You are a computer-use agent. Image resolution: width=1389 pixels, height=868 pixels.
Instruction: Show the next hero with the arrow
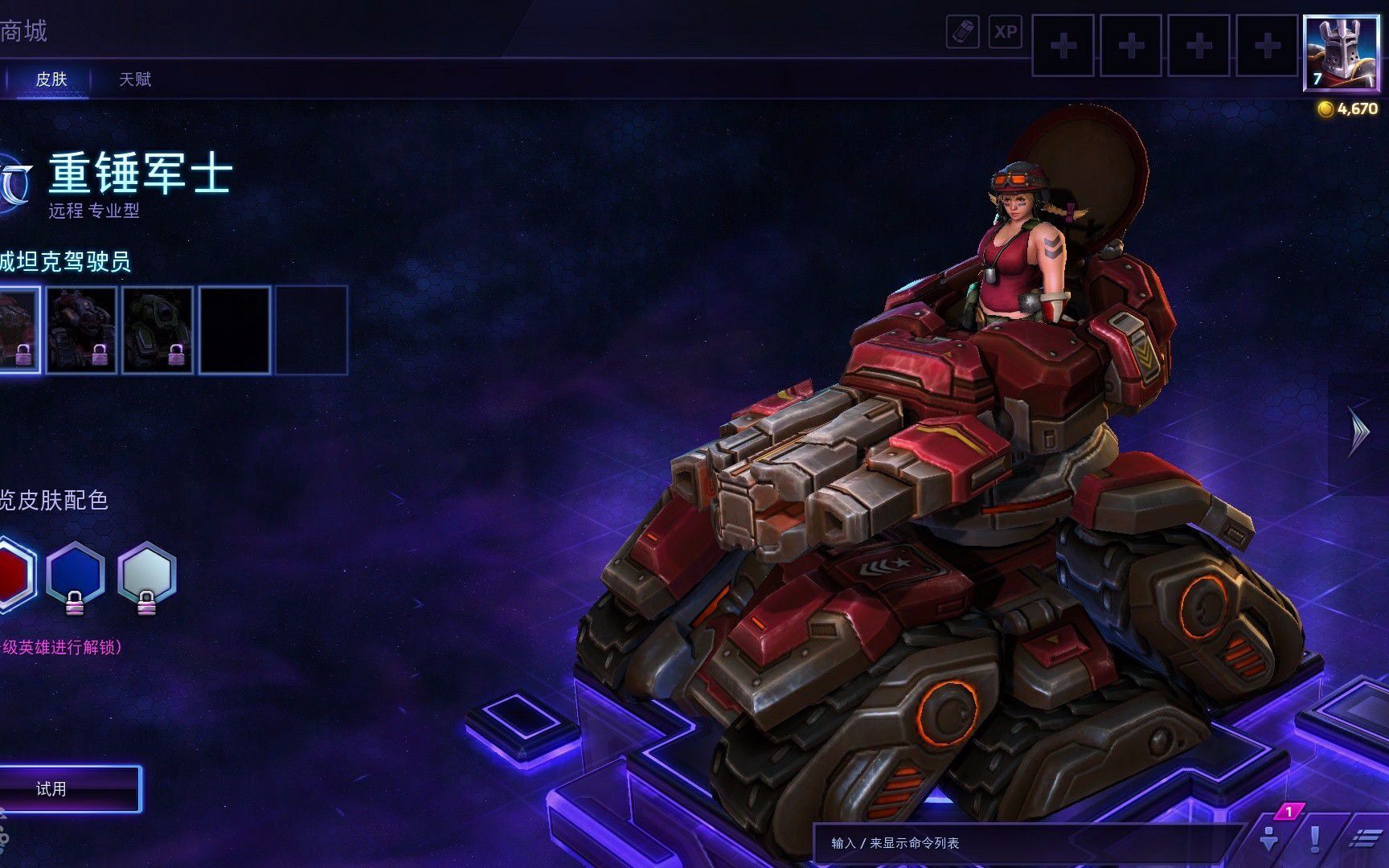(x=1358, y=432)
